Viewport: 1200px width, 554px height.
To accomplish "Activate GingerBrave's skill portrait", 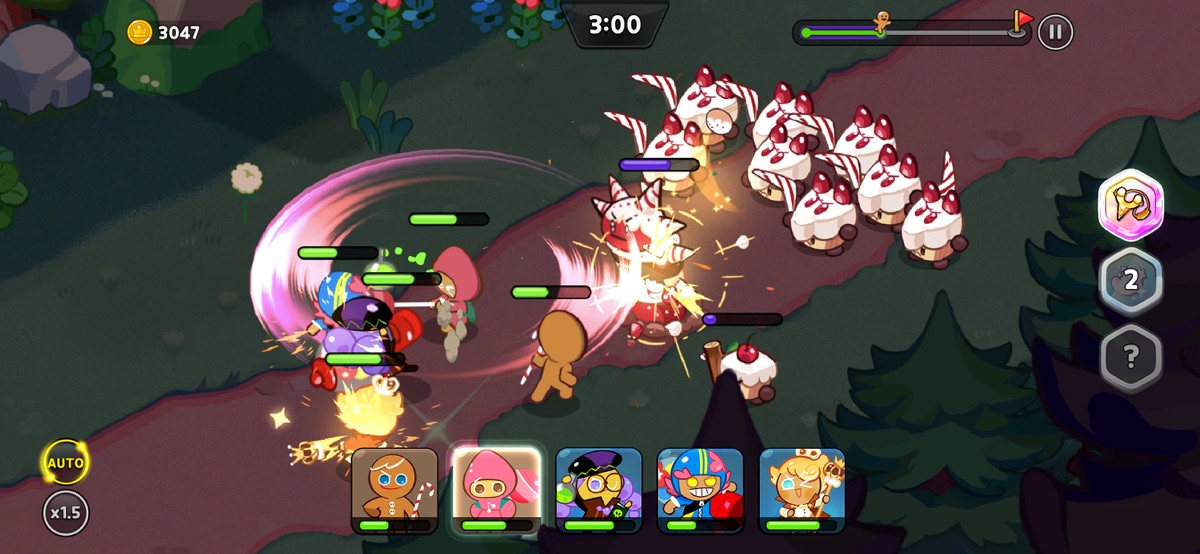I will pyautogui.click(x=395, y=489).
